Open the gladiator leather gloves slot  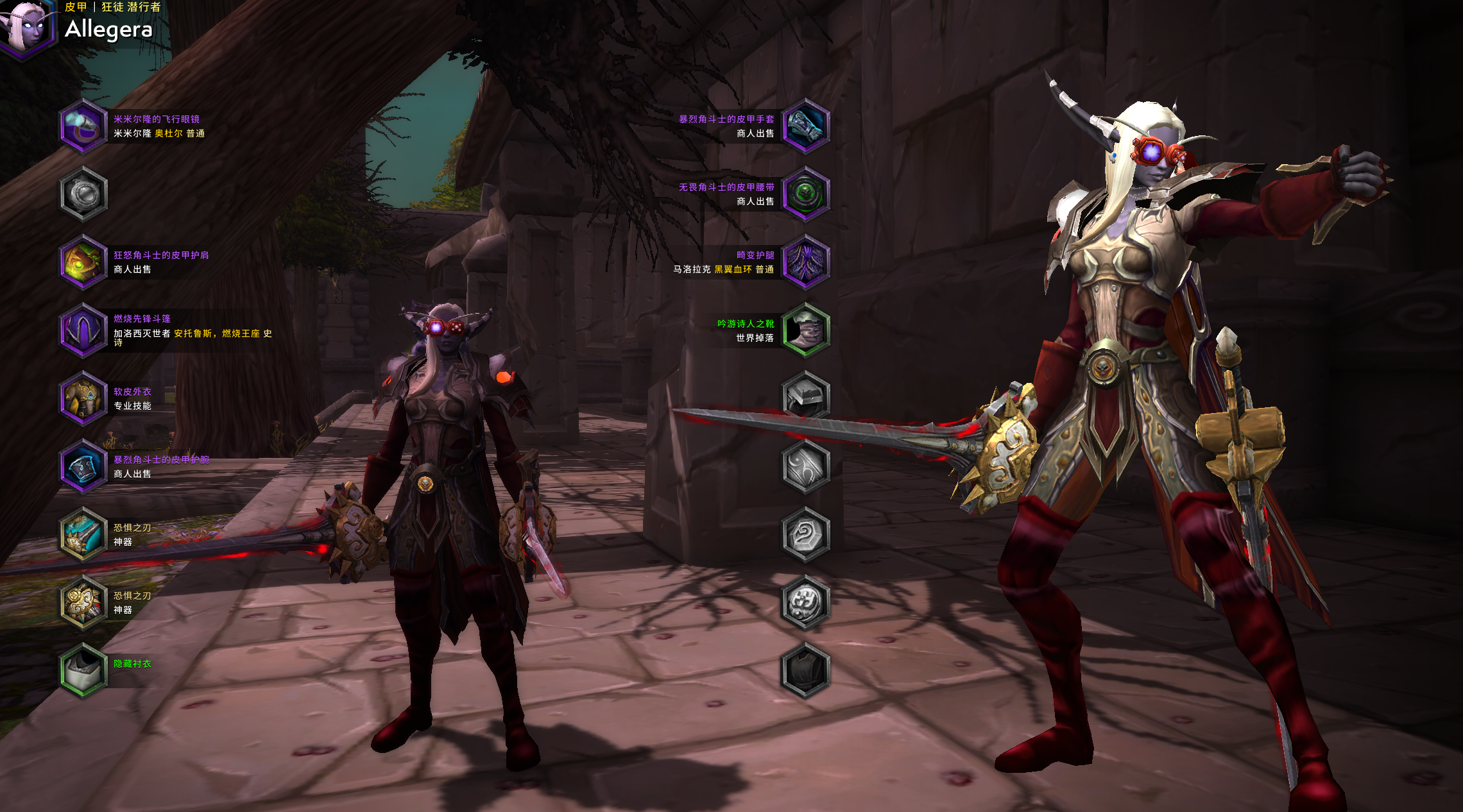coord(805,126)
